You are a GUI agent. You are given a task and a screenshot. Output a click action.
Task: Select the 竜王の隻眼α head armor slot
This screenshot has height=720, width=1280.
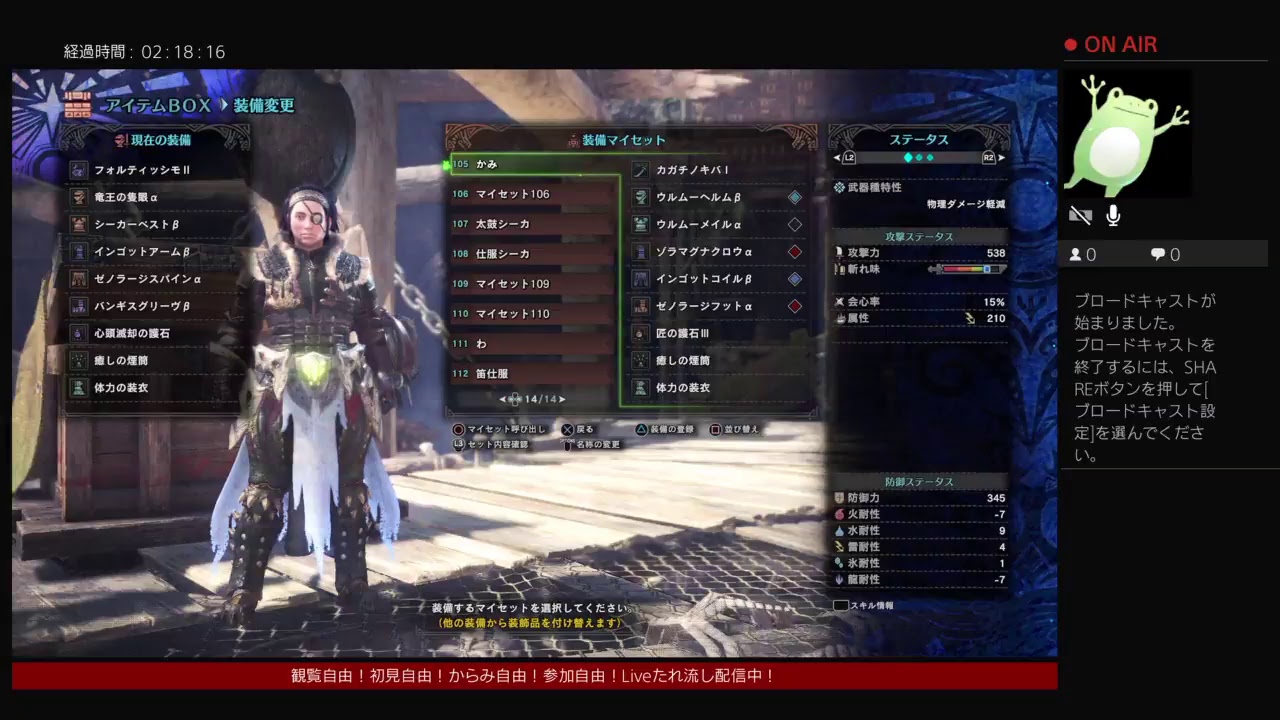154,197
